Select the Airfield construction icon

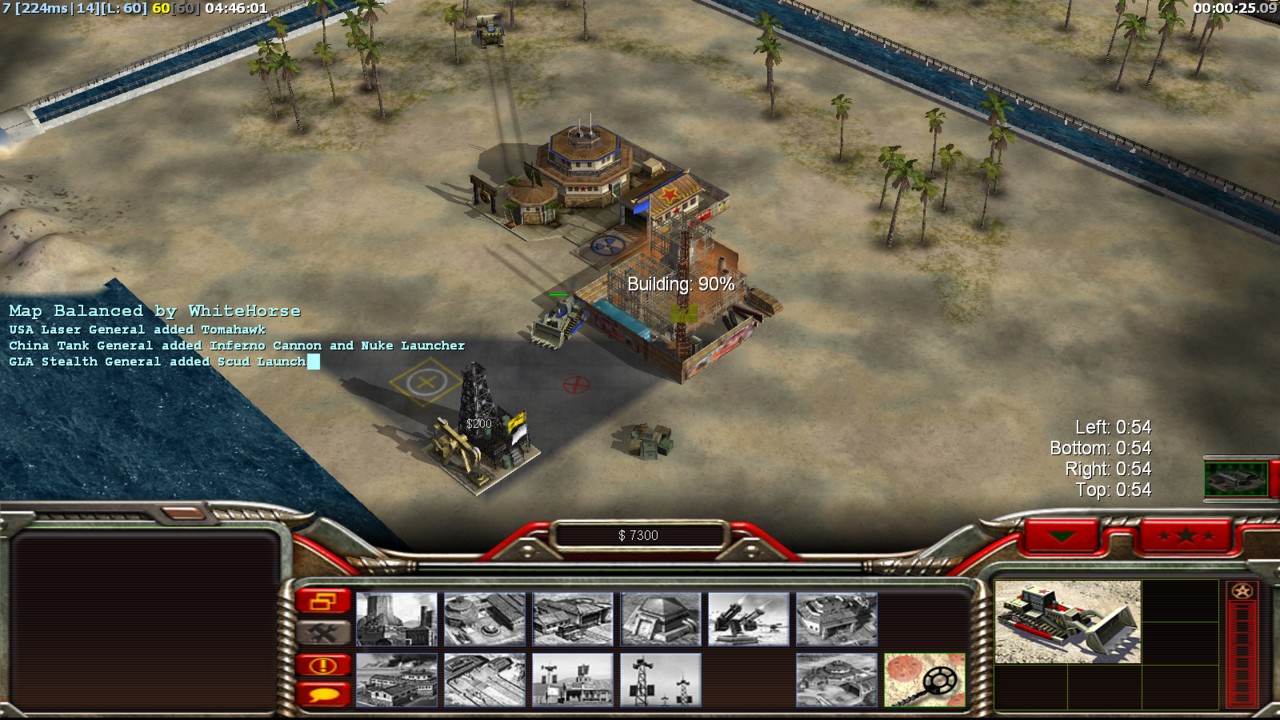pyautogui.click(x=485, y=680)
